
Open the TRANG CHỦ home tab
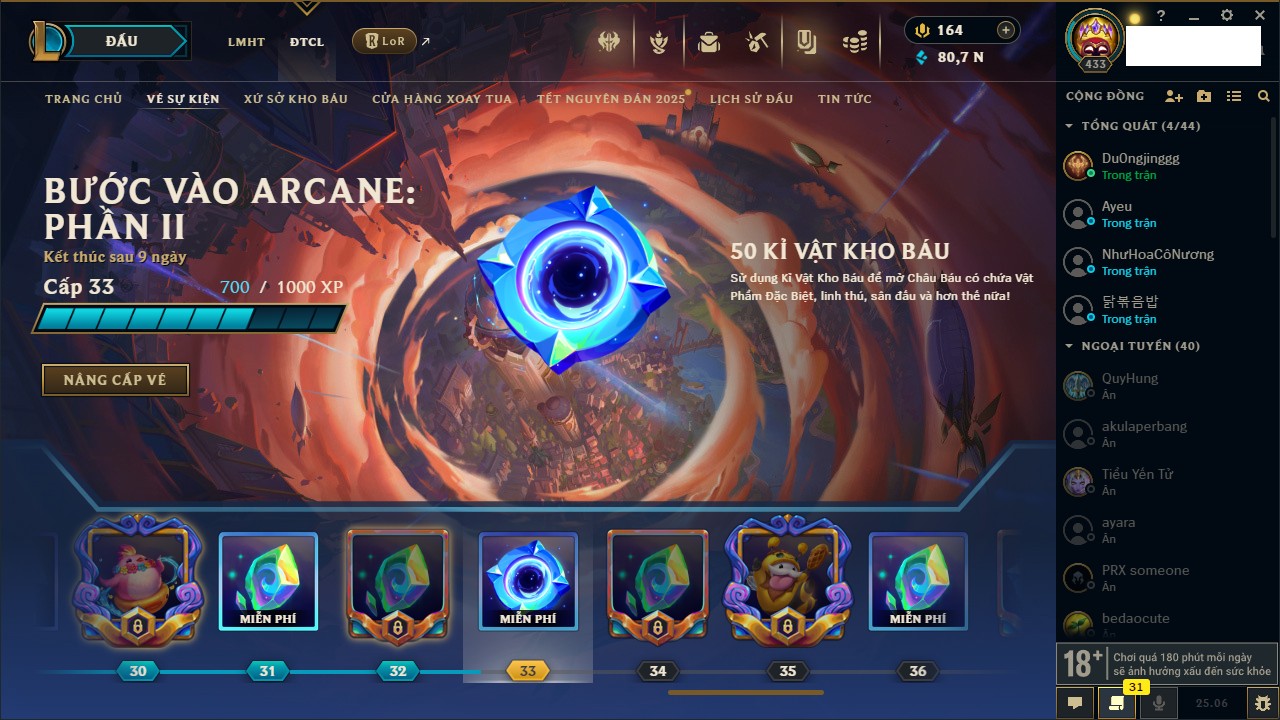[x=83, y=99]
